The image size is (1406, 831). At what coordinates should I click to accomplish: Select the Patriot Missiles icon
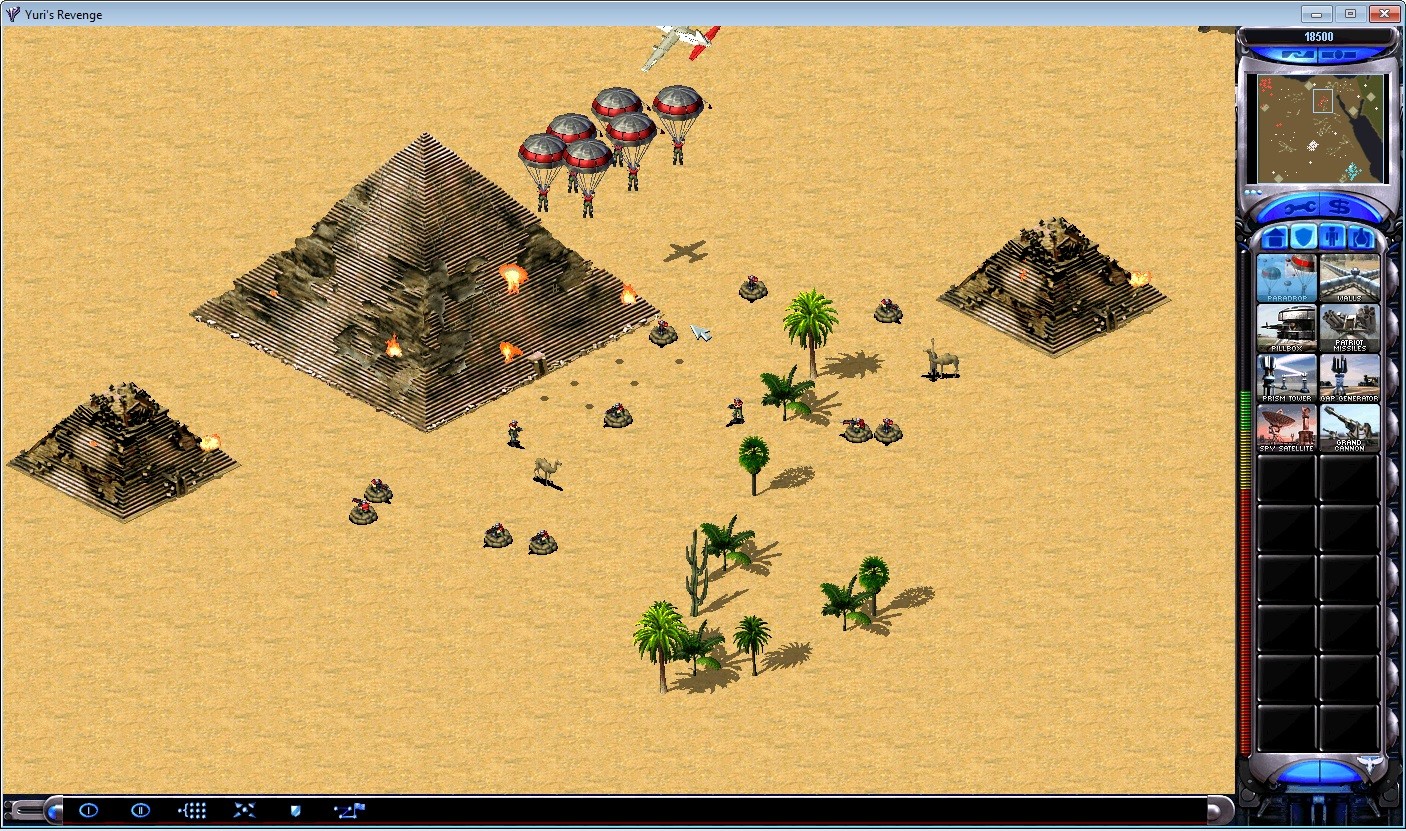tap(1350, 326)
